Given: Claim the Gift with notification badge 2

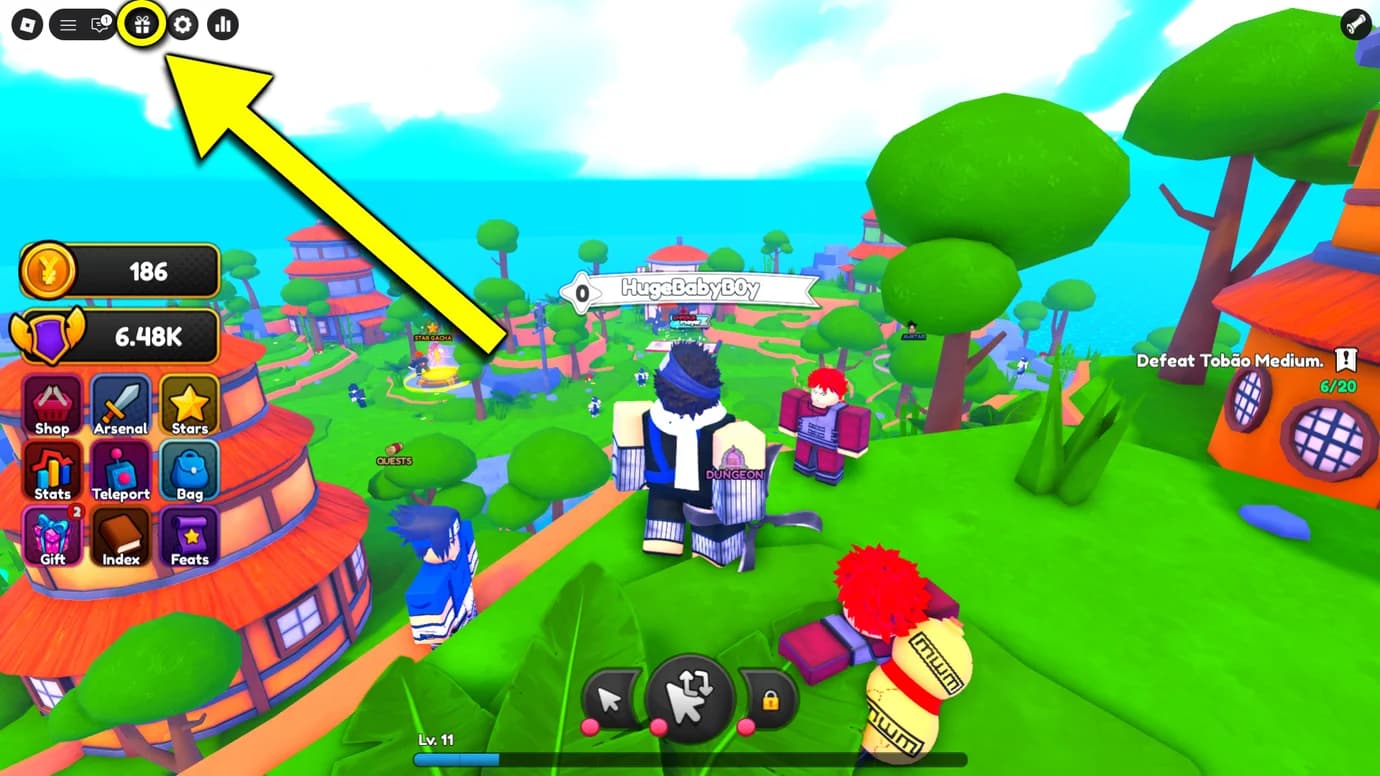Looking at the screenshot, I should coord(52,536).
